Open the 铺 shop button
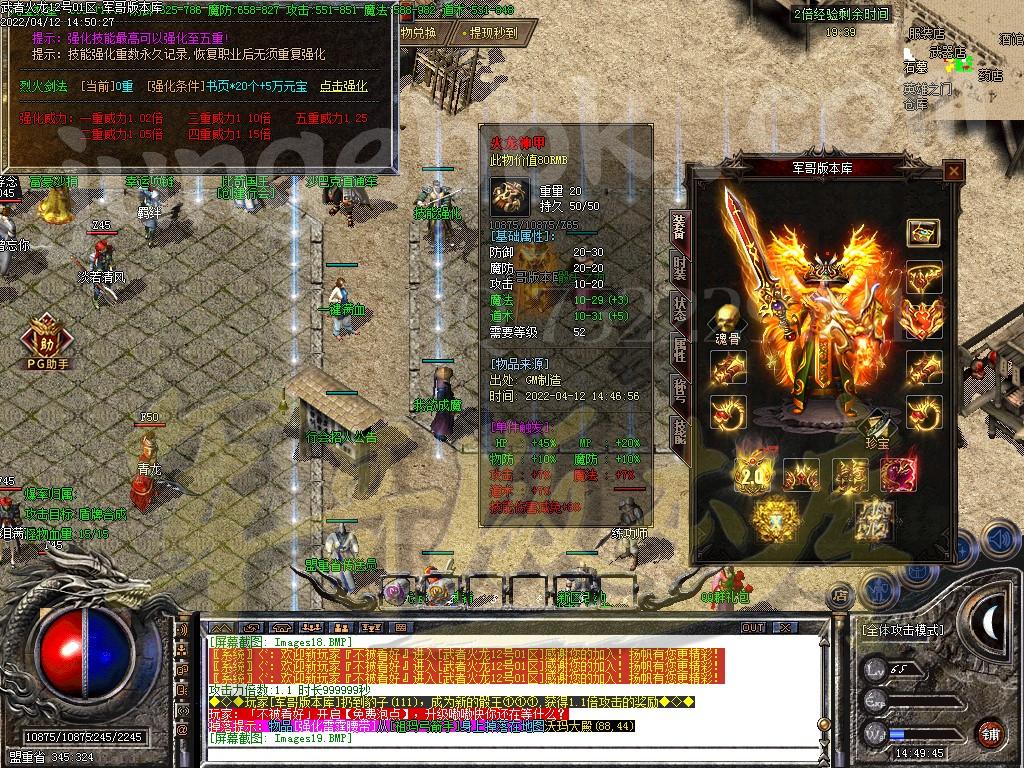This screenshot has width=1024, height=768. 990,732
